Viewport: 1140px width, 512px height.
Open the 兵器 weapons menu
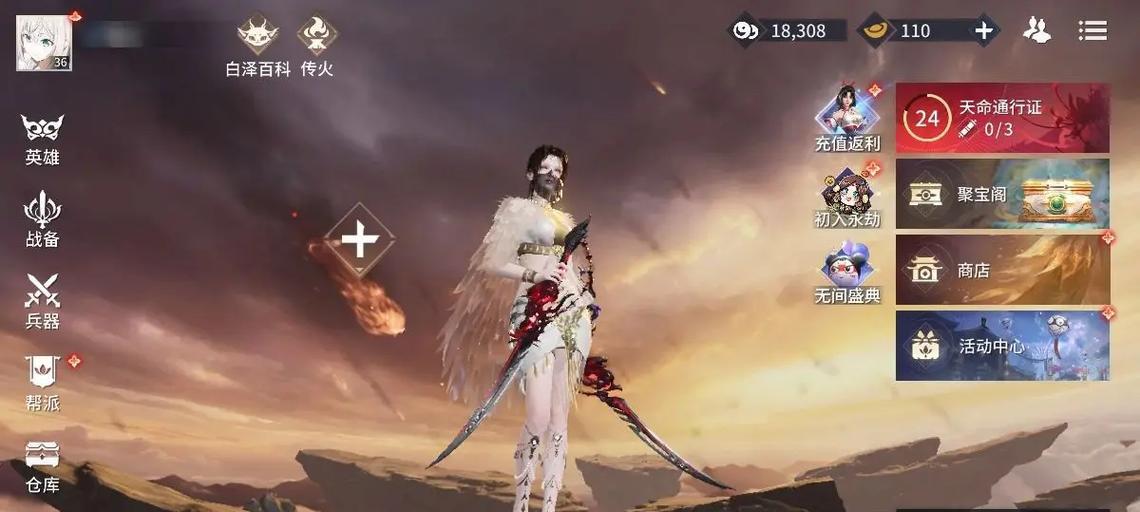tap(42, 300)
